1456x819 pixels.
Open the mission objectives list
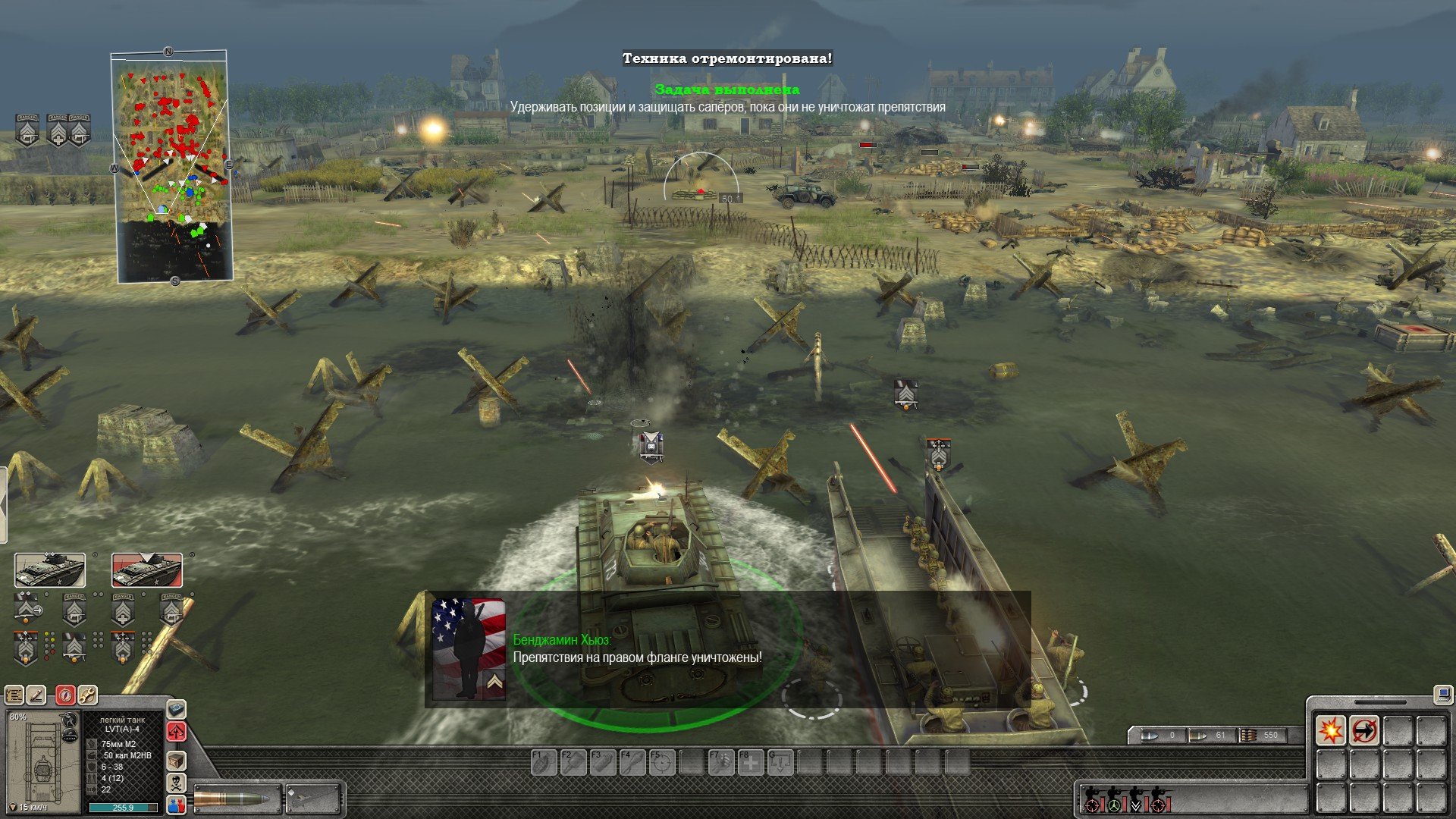[x=14, y=694]
